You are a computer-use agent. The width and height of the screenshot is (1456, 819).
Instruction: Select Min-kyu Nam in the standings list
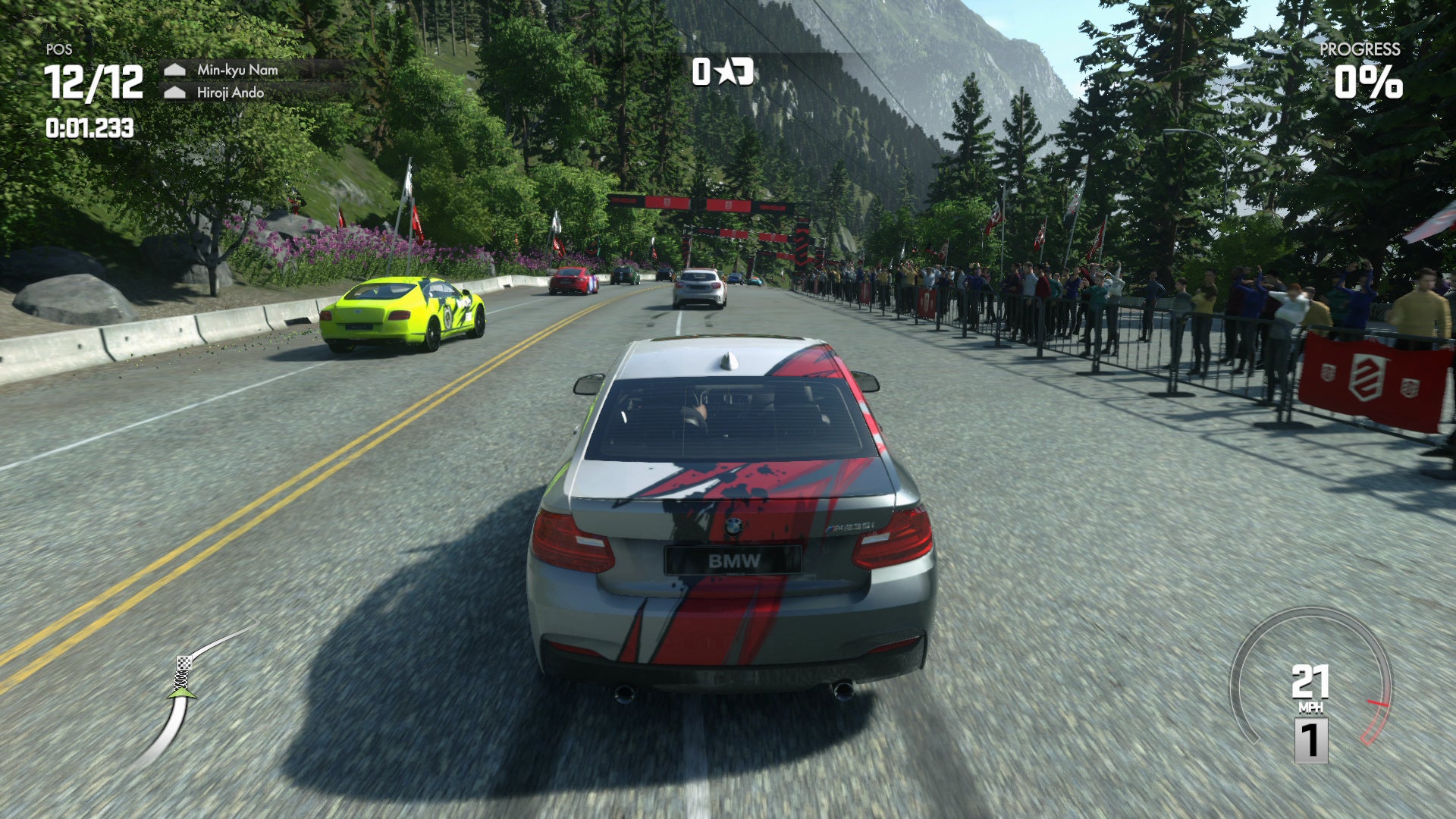click(x=237, y=70)
